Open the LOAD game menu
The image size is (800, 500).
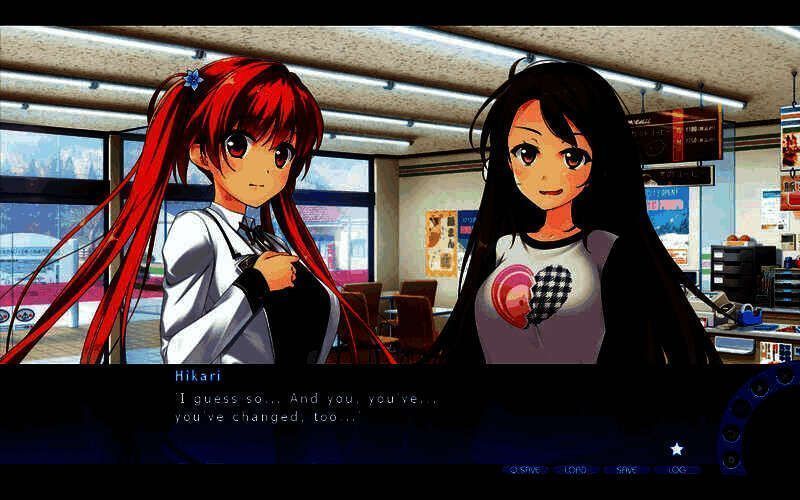click(x=575, y=469)
